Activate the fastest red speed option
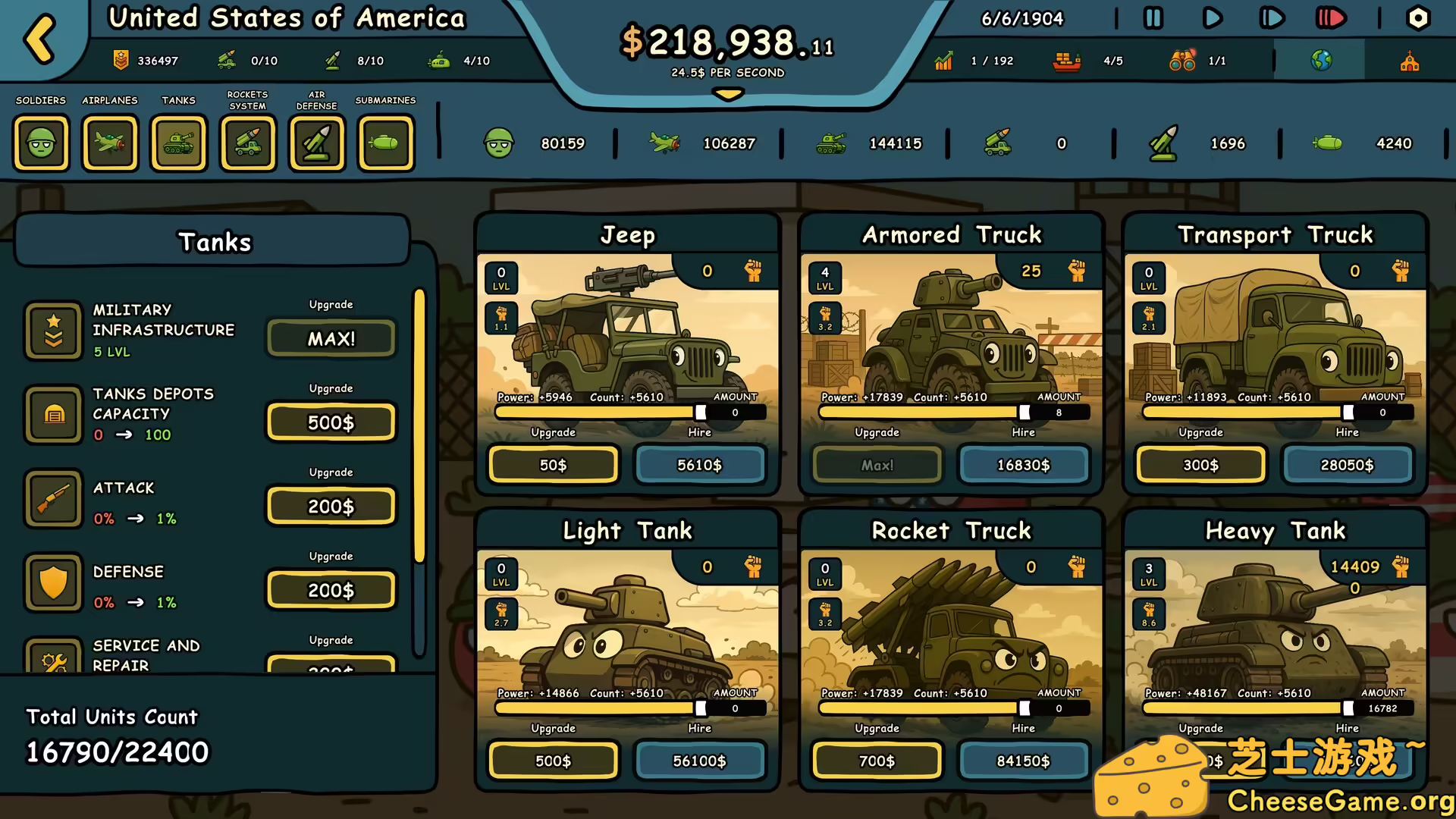Screen dimensions: 1456x819 [x=1330, y=18]
